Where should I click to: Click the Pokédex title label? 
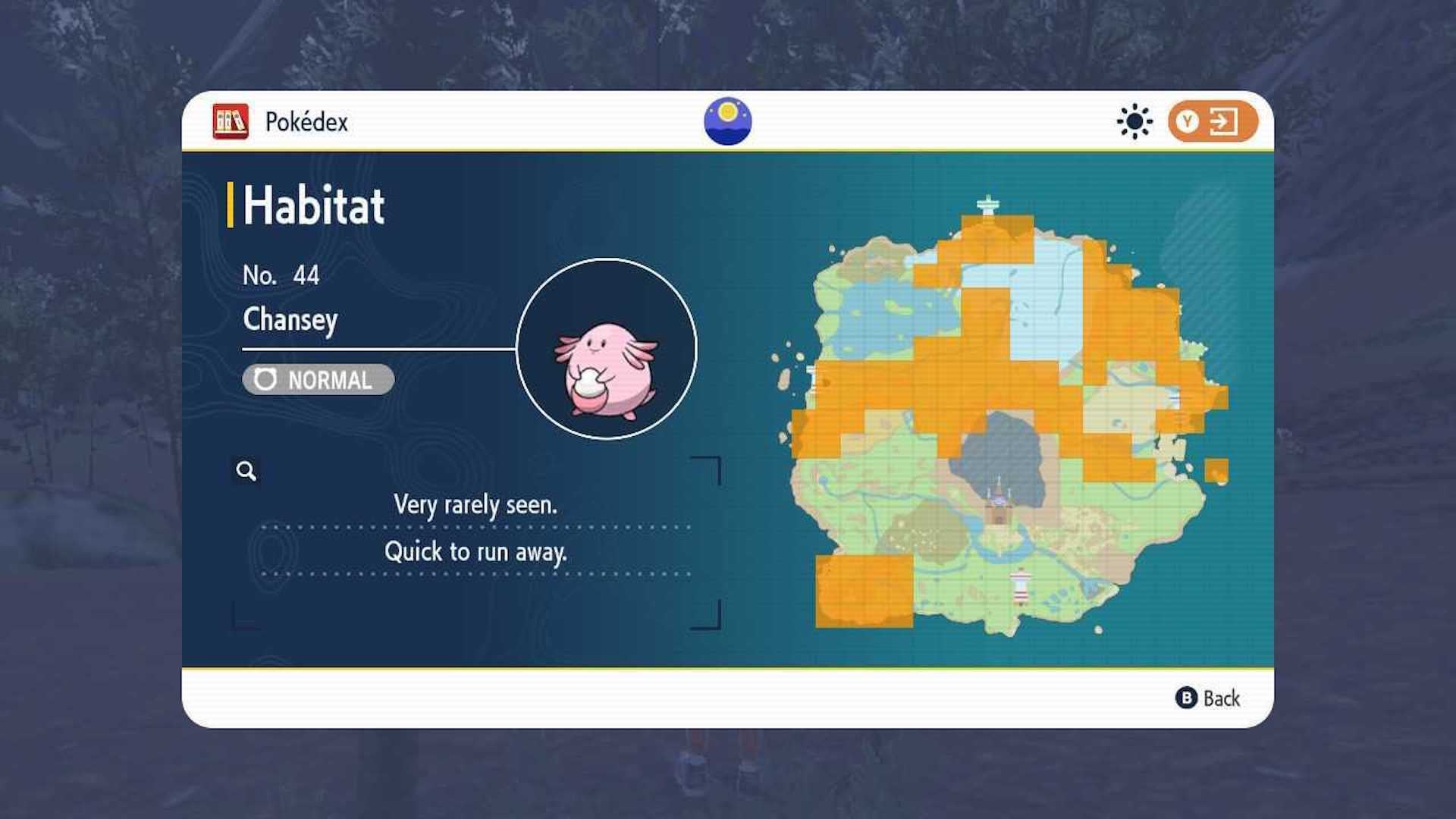(x=306, y=122)
